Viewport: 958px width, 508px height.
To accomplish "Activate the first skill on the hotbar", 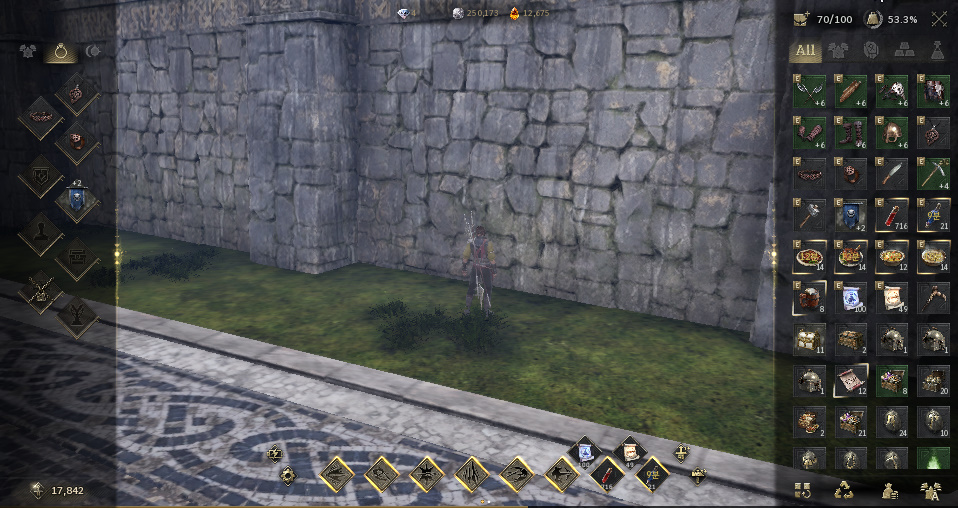I will pyautogui.click(x=338, y=474).
